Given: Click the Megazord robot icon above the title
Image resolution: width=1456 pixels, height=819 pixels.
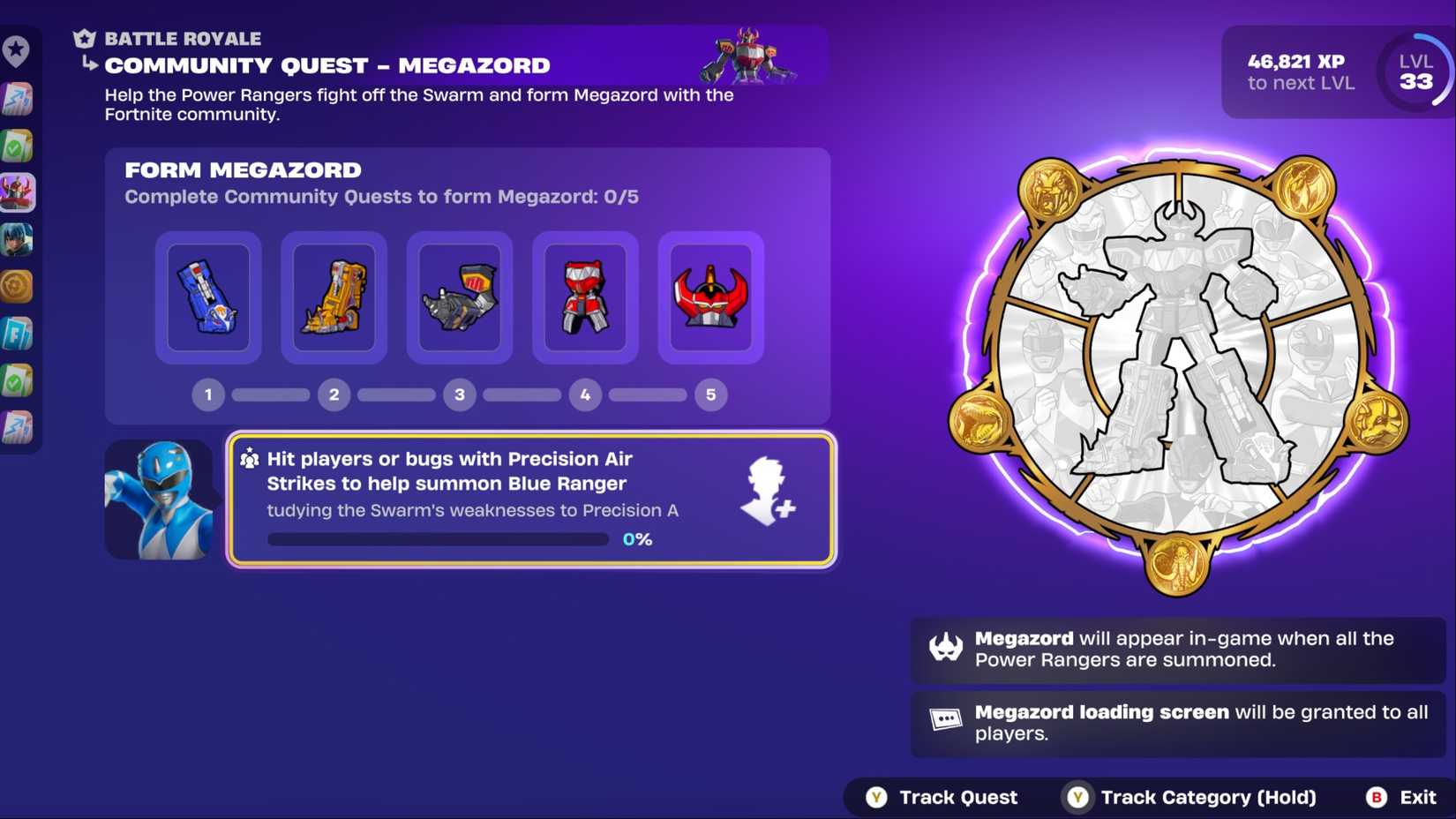Looking at the screenshot, I should (749, 56).
